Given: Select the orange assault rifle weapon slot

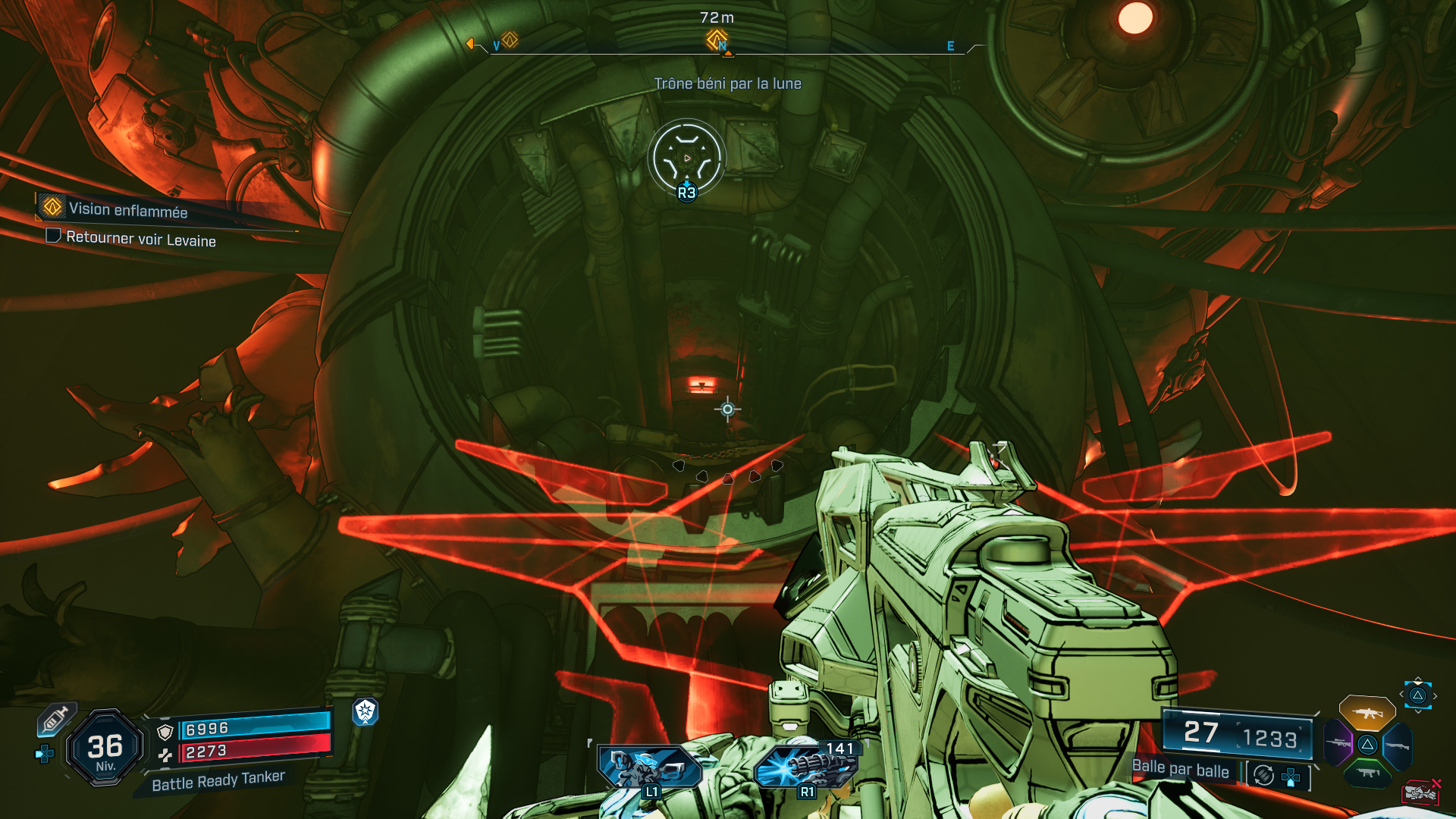Looking at the screenshot, I should 1367,713.
